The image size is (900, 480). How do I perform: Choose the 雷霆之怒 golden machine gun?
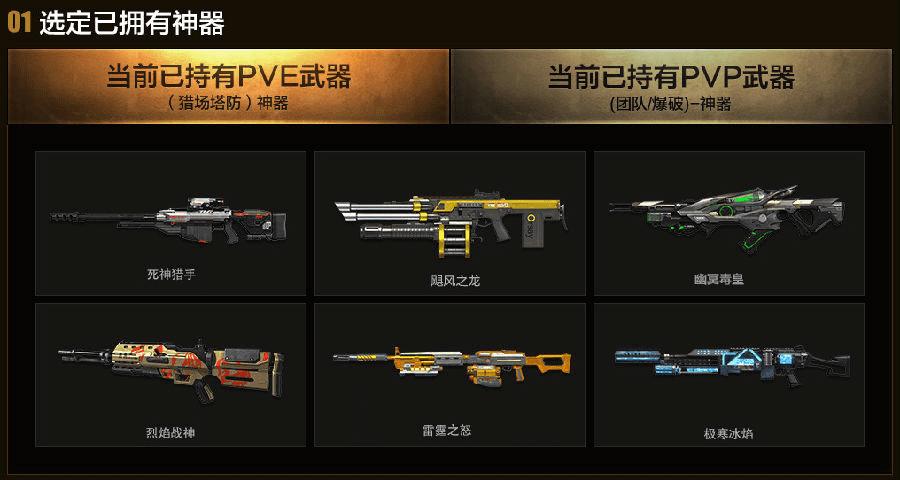pos(449,375)
